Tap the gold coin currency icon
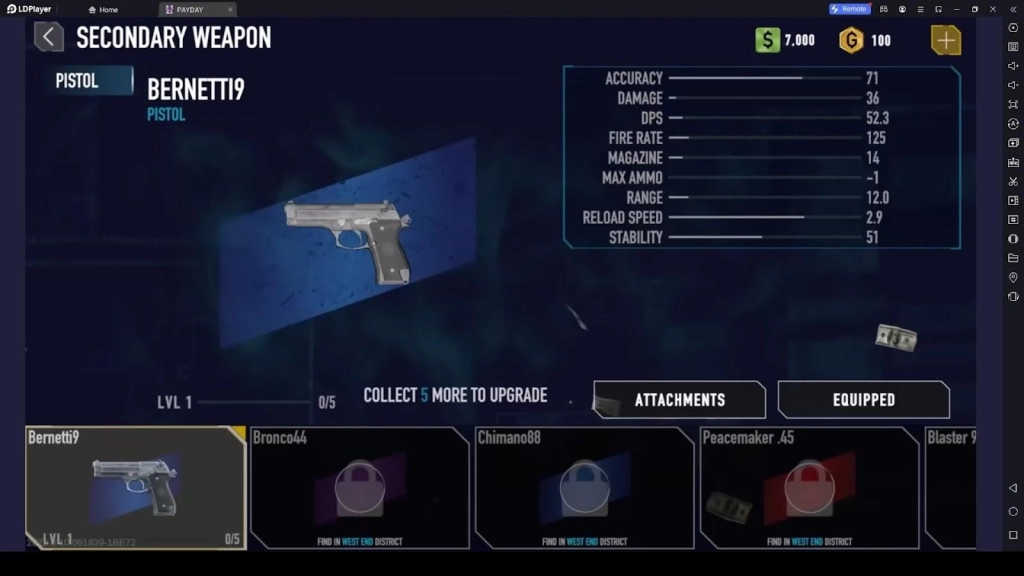 (x=851, y=41)
